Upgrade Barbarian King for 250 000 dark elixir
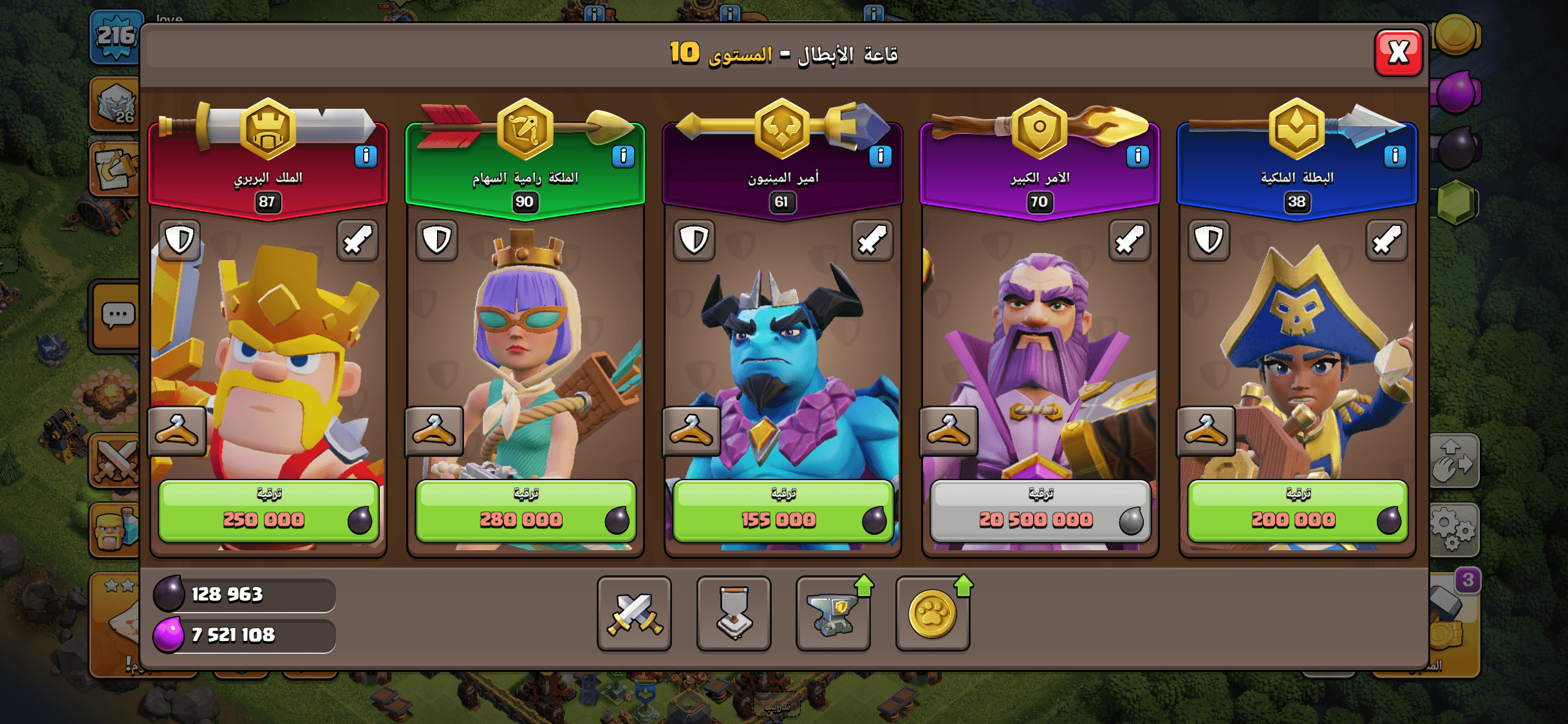This screenshot has height=724, width=1568. tap(268, 510)
